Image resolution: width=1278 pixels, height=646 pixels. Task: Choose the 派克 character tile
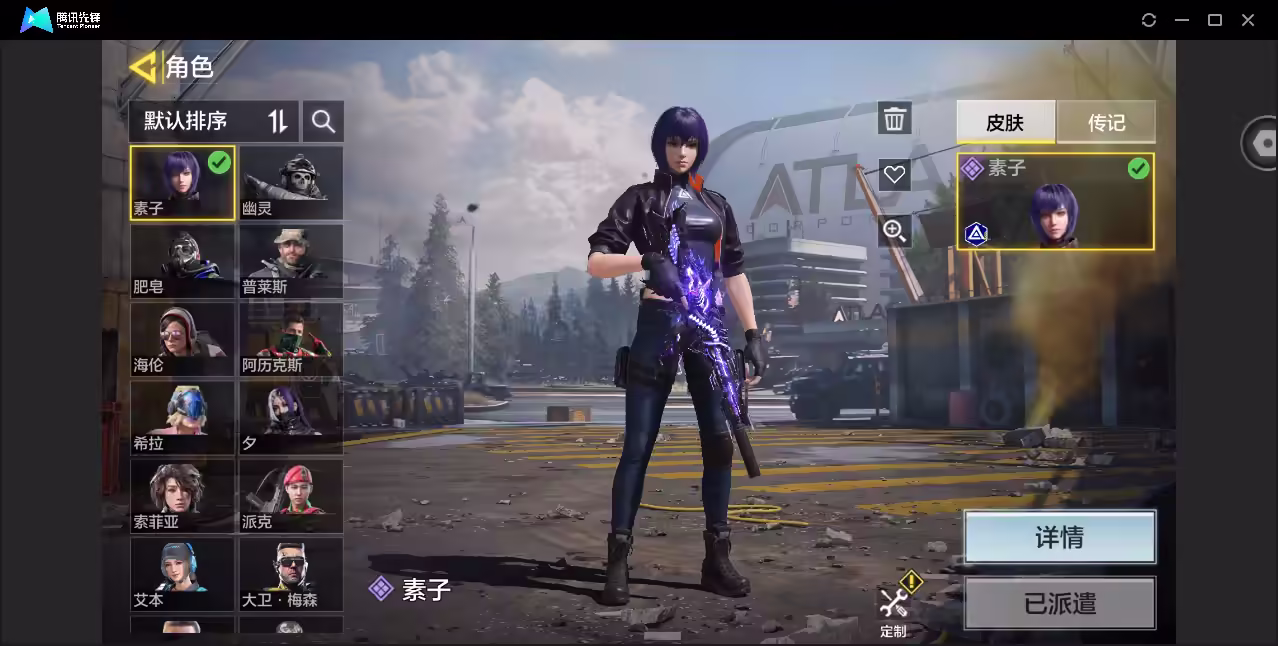tap(291, 495)
